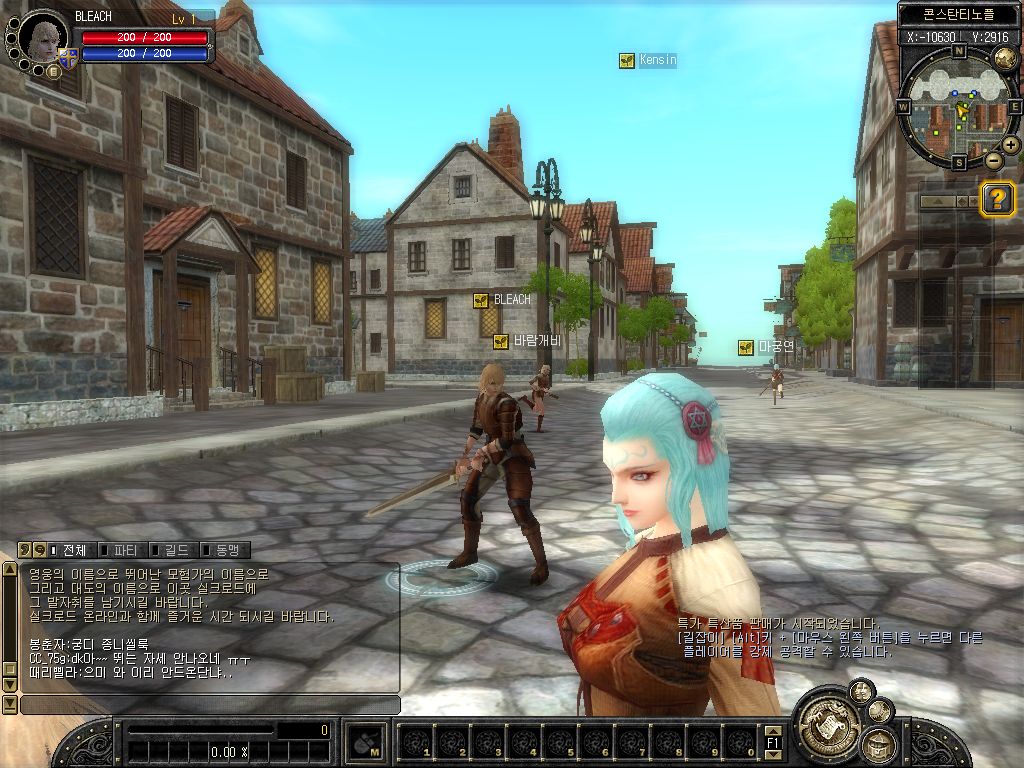Switch to the 전체 chat tab
This screenshot has height=768, width=1024.
pos(68,550)
